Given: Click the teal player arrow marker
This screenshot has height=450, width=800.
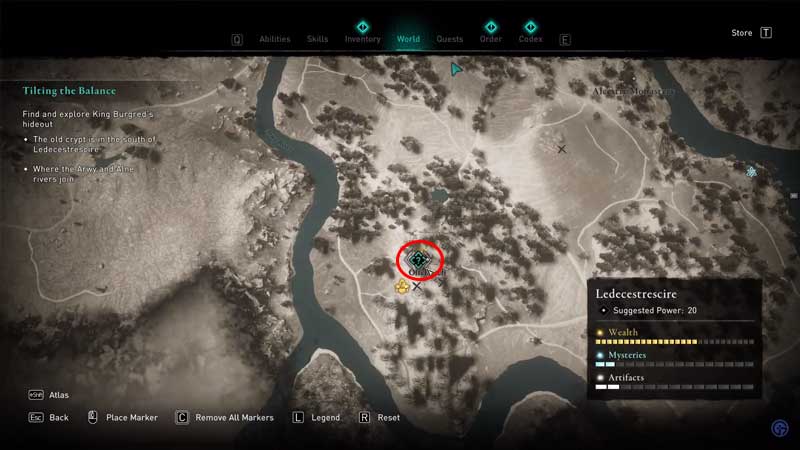Looking at the screenshot, I should click(x=457, y=69).
